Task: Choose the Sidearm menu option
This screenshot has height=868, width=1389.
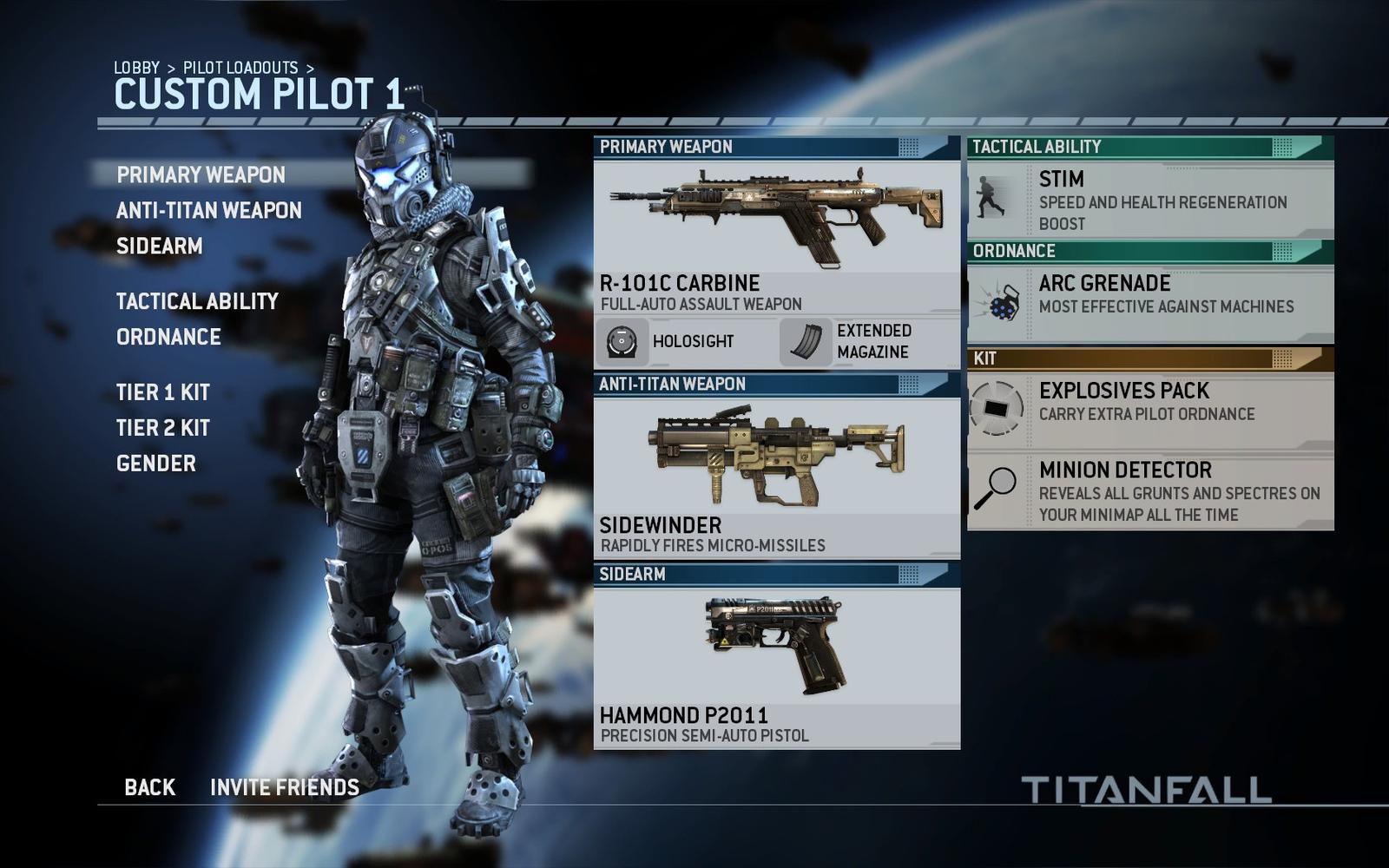Action: coord(159,246)
